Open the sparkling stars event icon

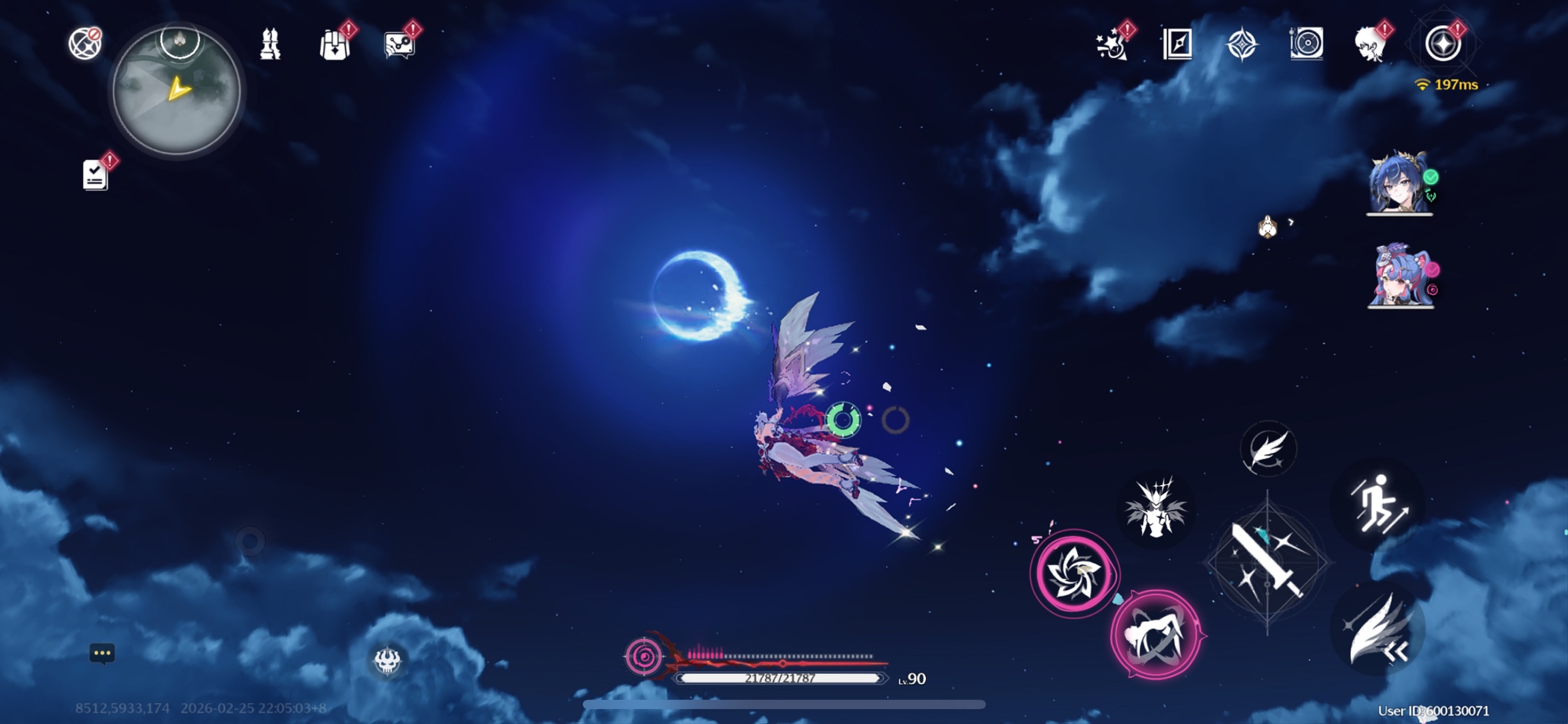pos(1112,45)
